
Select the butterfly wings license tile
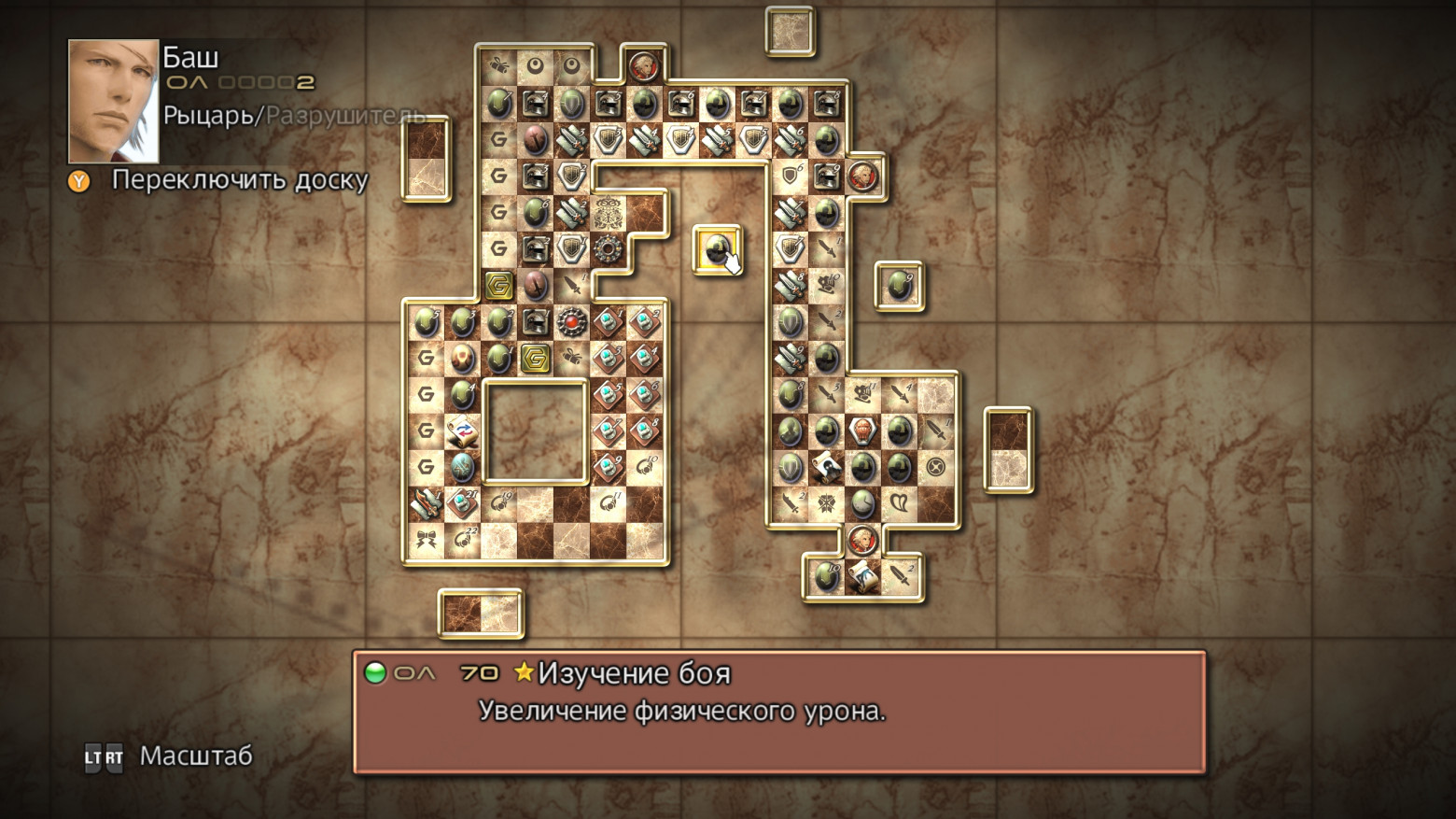[899, 503]
